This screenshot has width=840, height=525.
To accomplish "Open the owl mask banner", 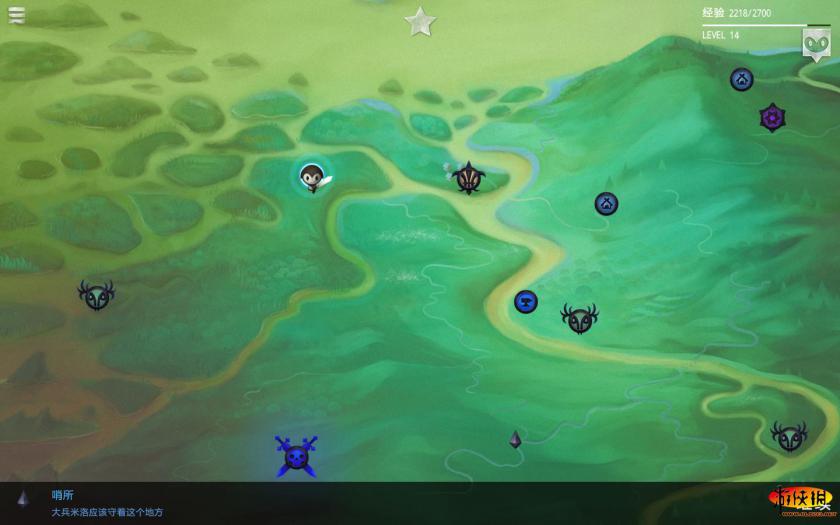I will (815, 42).
